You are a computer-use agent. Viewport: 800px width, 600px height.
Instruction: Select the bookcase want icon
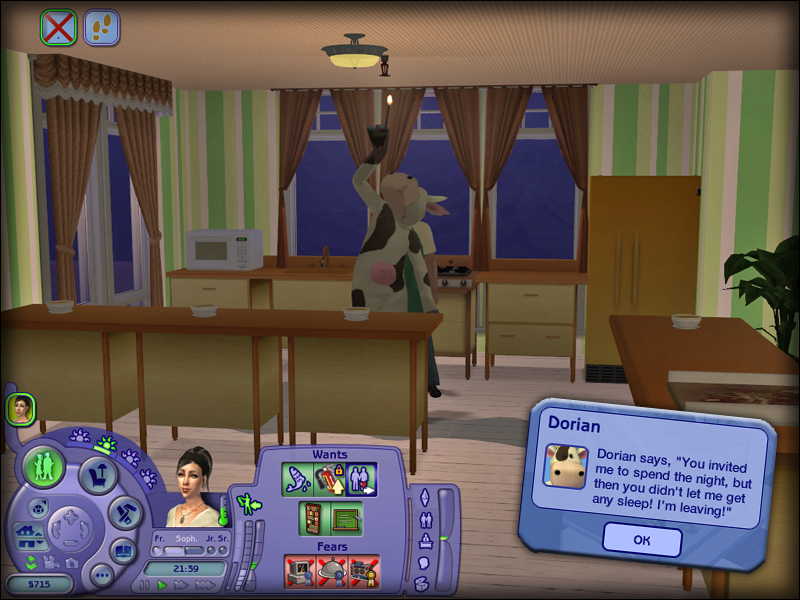[x=313, y=519]
